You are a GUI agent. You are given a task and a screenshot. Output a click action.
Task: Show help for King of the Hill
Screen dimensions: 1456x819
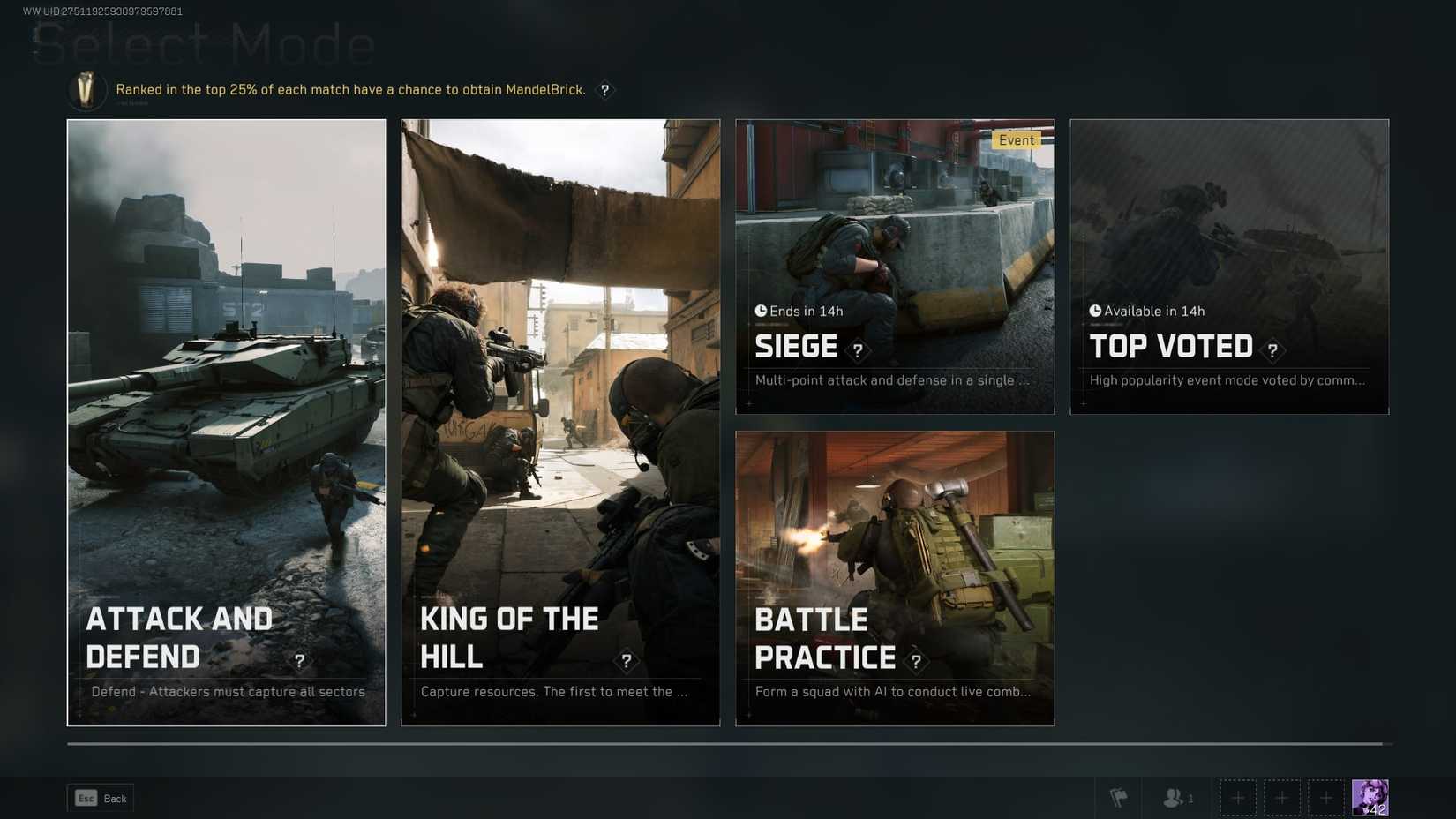pos(627,661)
